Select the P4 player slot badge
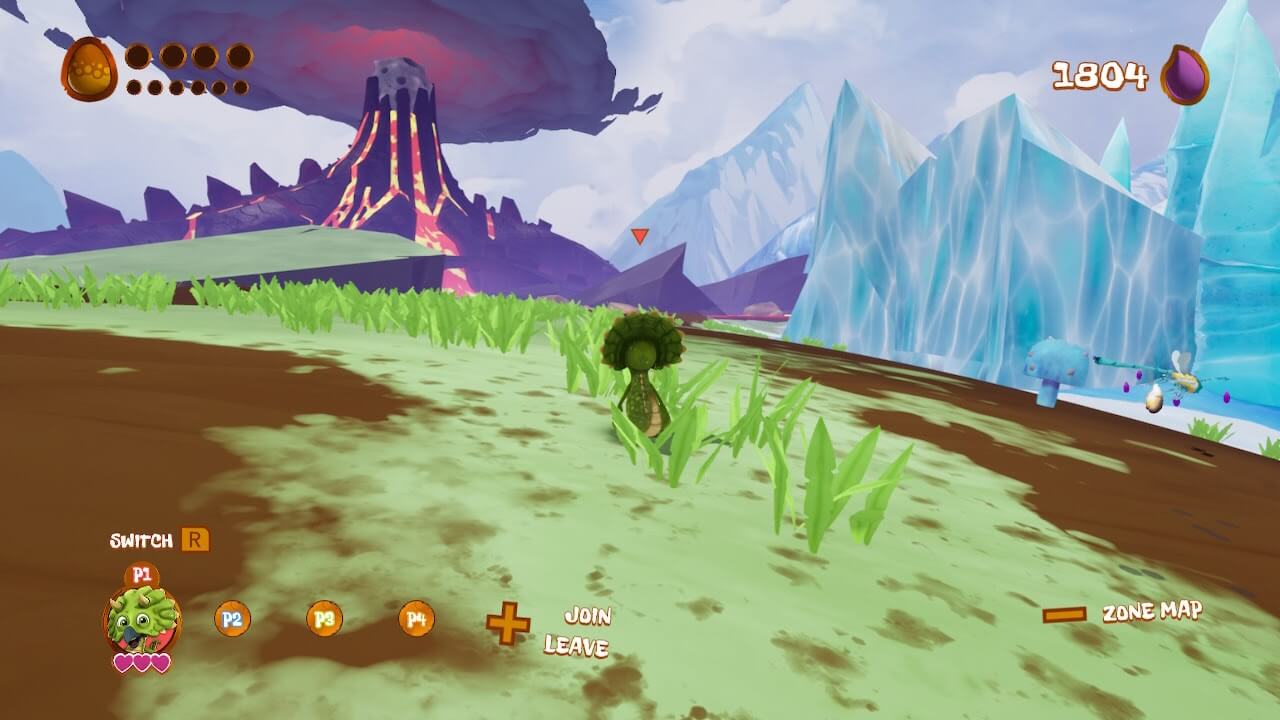1280x720 pixels. coord(416,619)
